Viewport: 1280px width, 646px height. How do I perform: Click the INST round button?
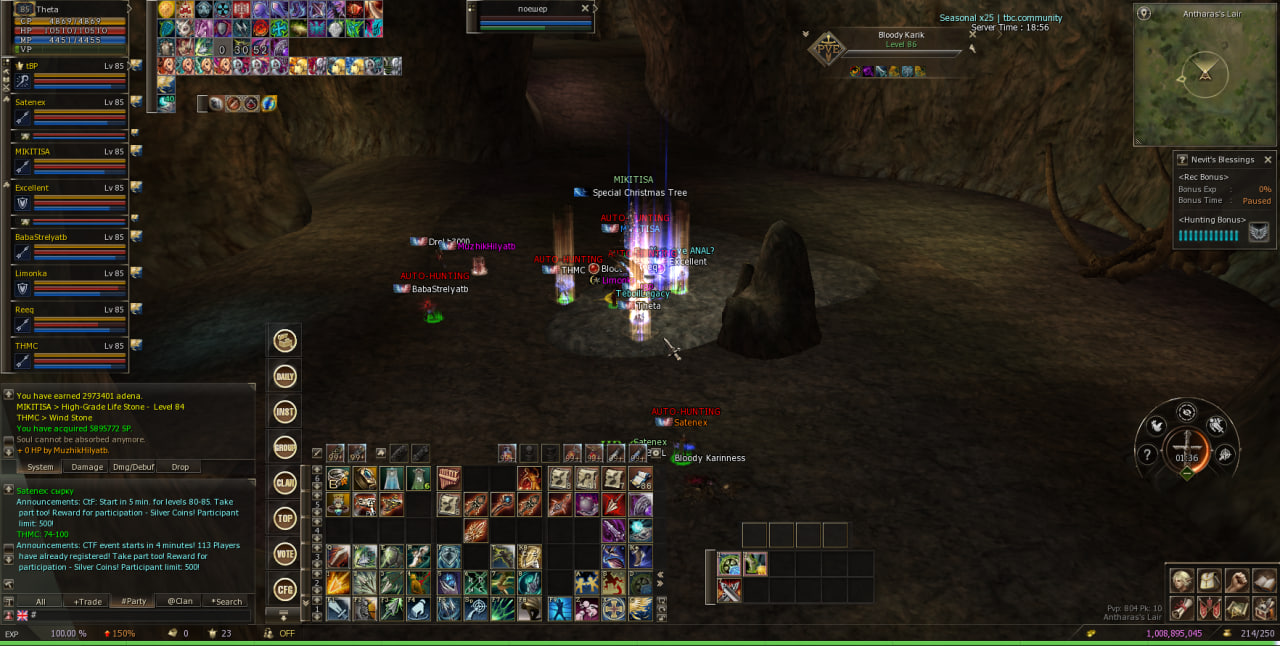tap(285, 411)
